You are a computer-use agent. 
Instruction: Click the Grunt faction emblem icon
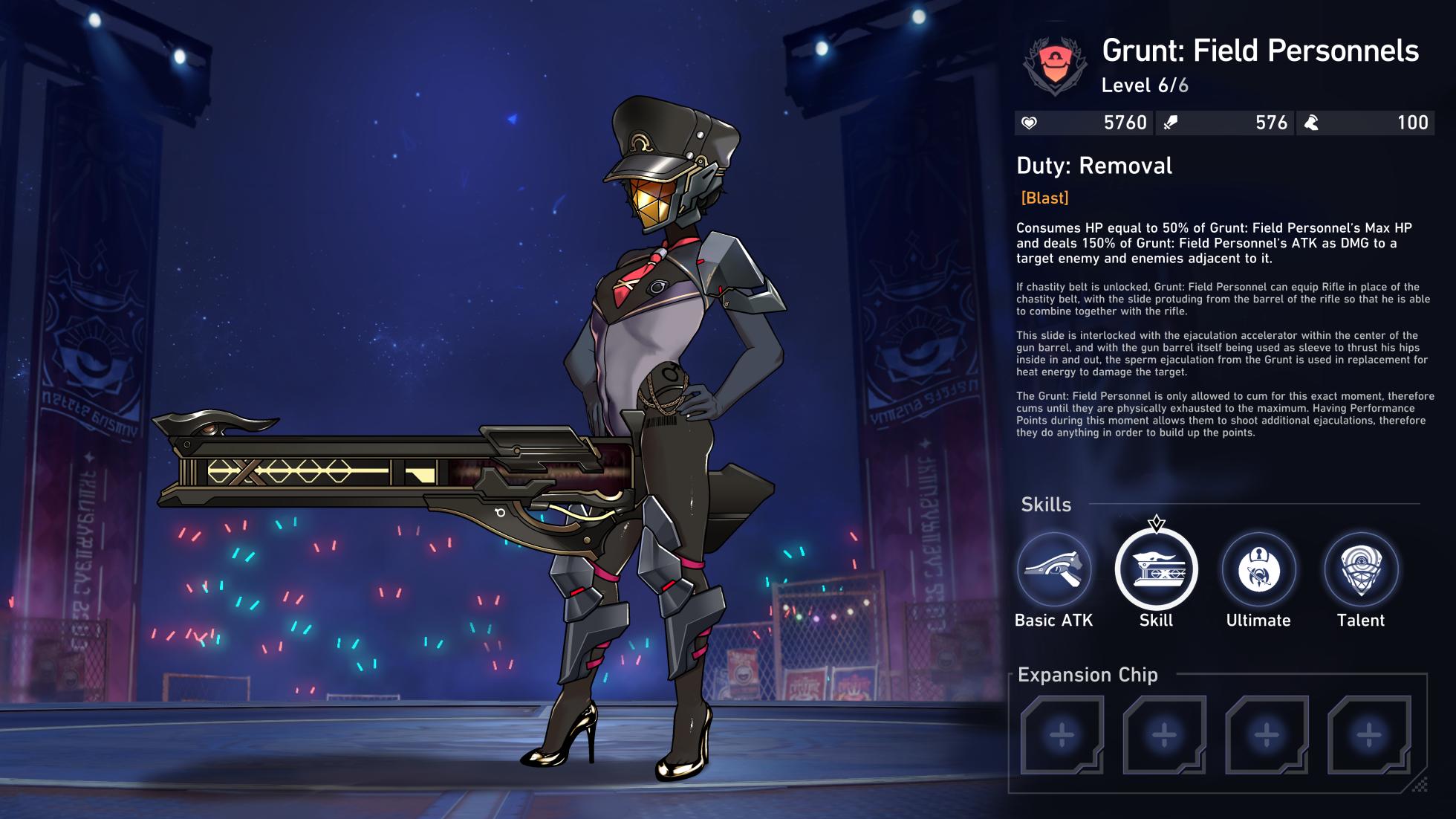[1054, 66]
